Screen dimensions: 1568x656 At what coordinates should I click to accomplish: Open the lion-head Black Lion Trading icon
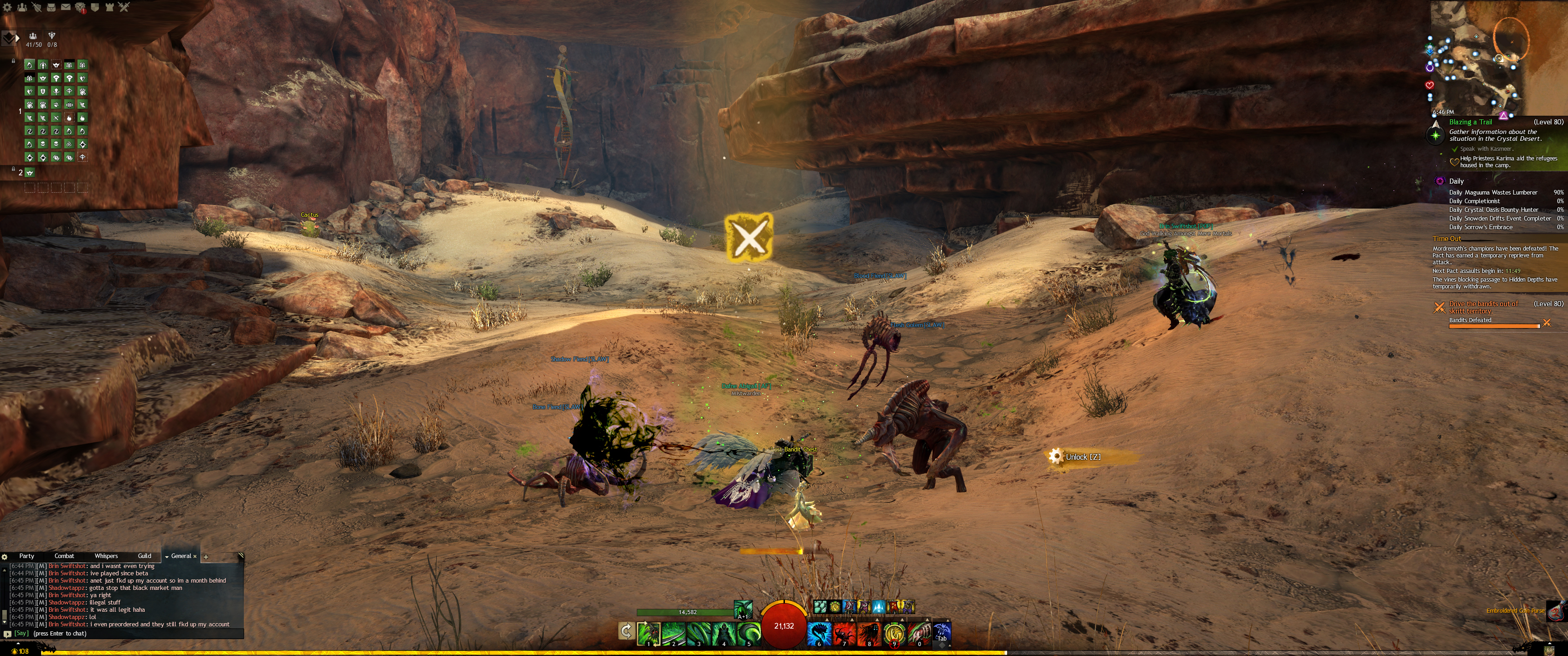coord(80,7)
